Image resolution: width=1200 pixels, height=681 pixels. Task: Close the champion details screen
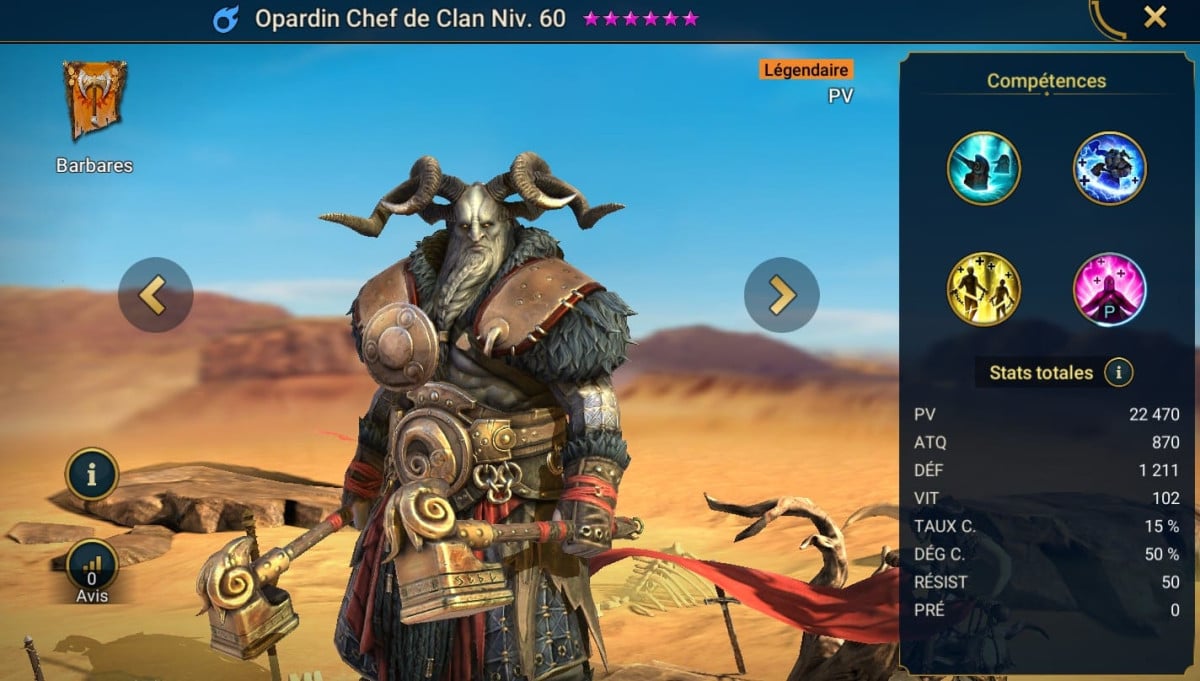(1155, 17)
